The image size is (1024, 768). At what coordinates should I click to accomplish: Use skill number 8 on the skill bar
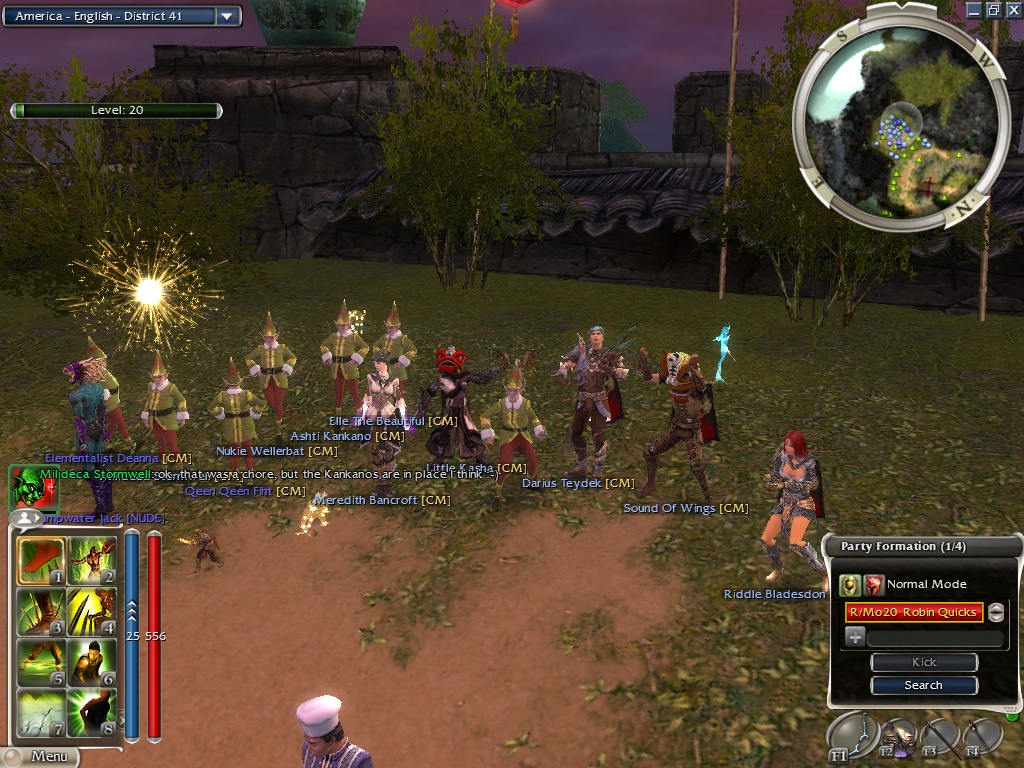coord(92,713)
